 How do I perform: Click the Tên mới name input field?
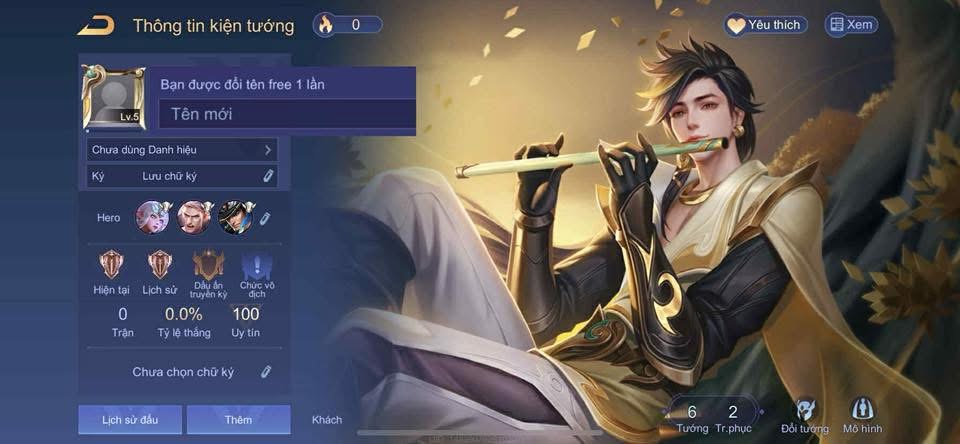pos(288,114)
